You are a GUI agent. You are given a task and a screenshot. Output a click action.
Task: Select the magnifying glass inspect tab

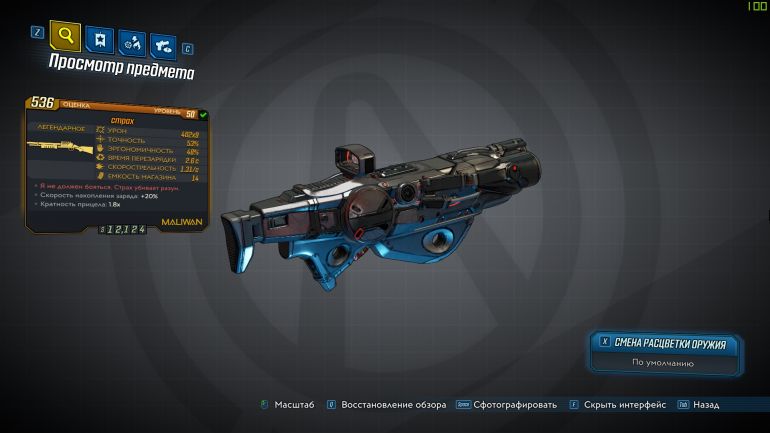pyautogui.click(x=66, y=38)
